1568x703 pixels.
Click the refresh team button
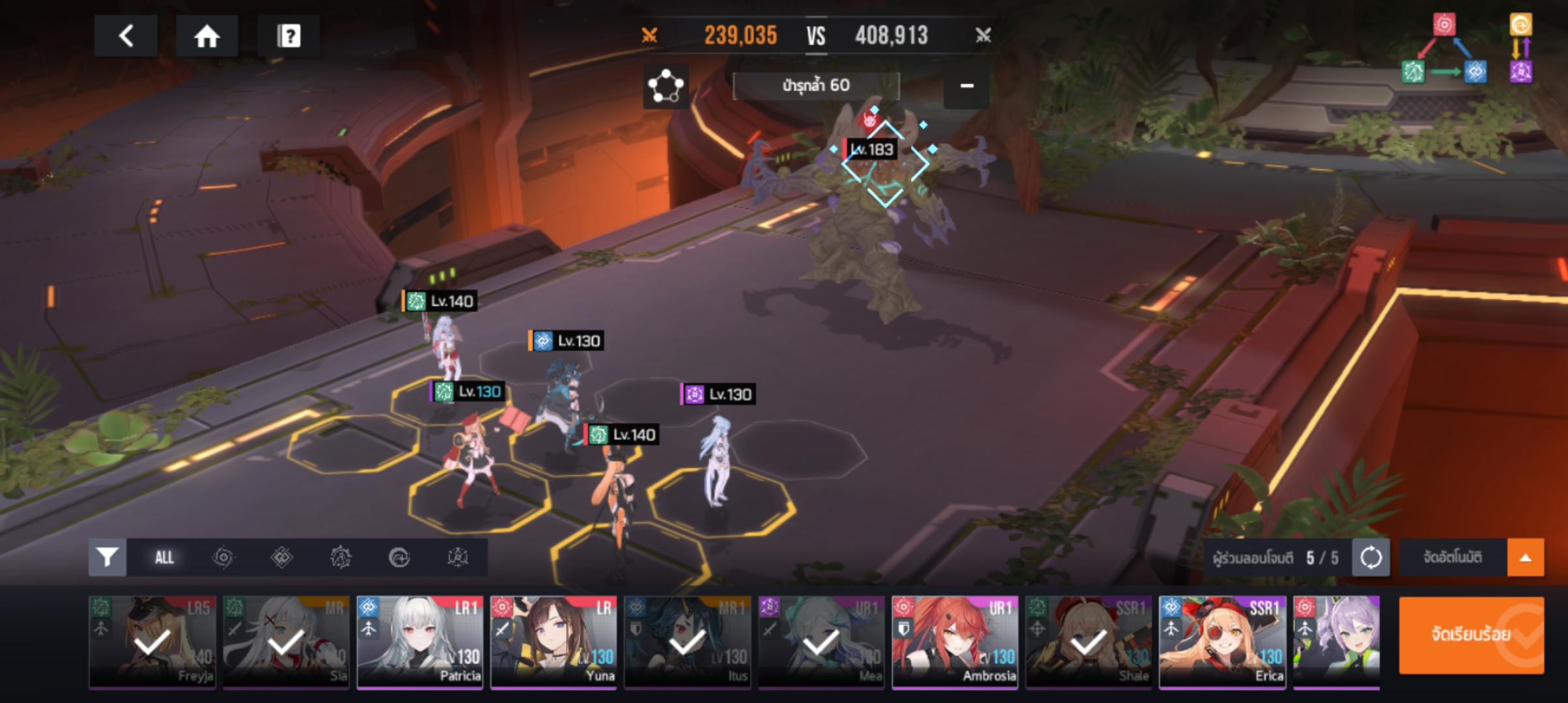click(x=1370, y=557)
